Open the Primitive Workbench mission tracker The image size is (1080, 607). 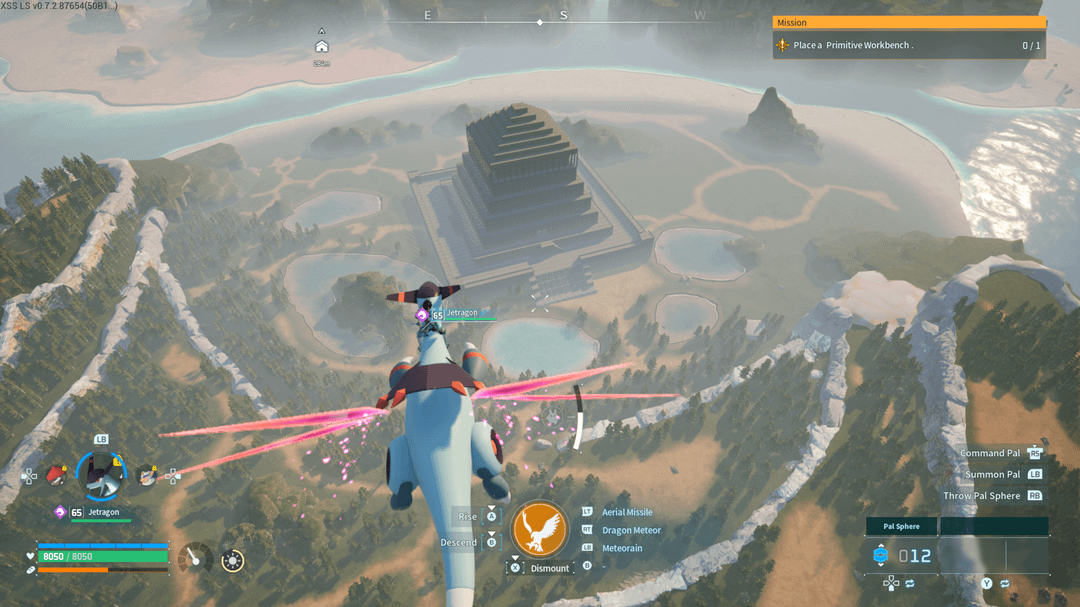pyautogui.click(x=908, y=45)
